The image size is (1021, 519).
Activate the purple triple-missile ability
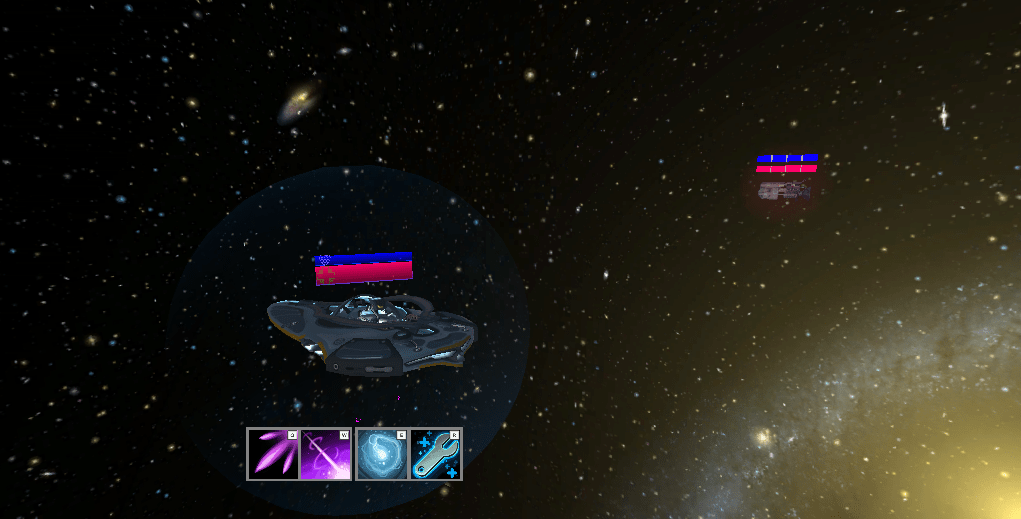coord(273,454)
